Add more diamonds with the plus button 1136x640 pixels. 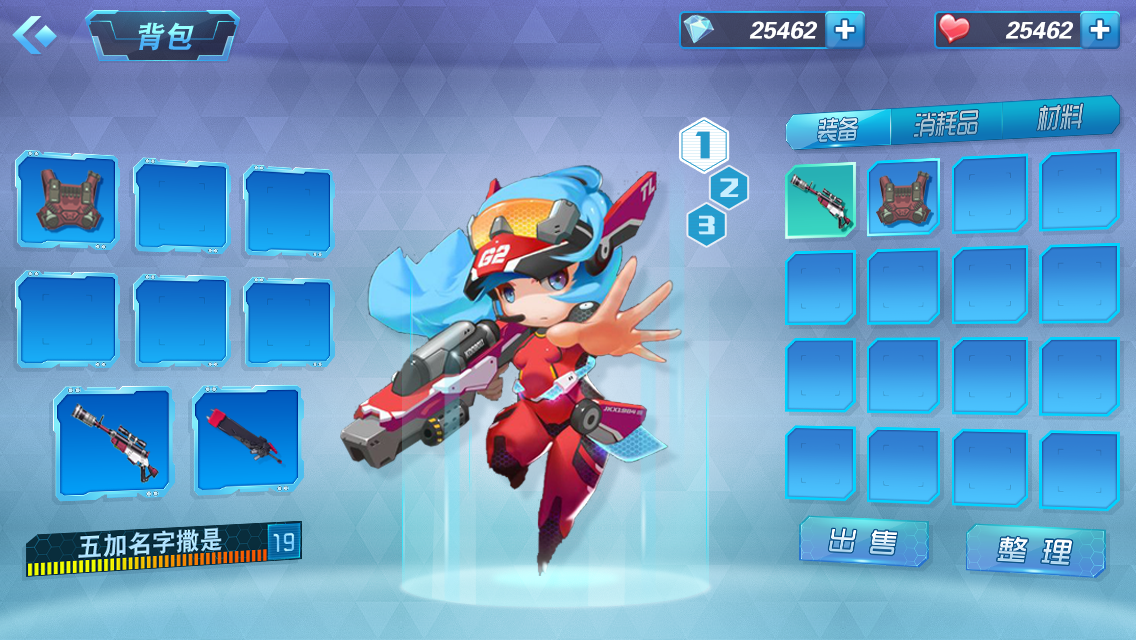tap(845, 30)
